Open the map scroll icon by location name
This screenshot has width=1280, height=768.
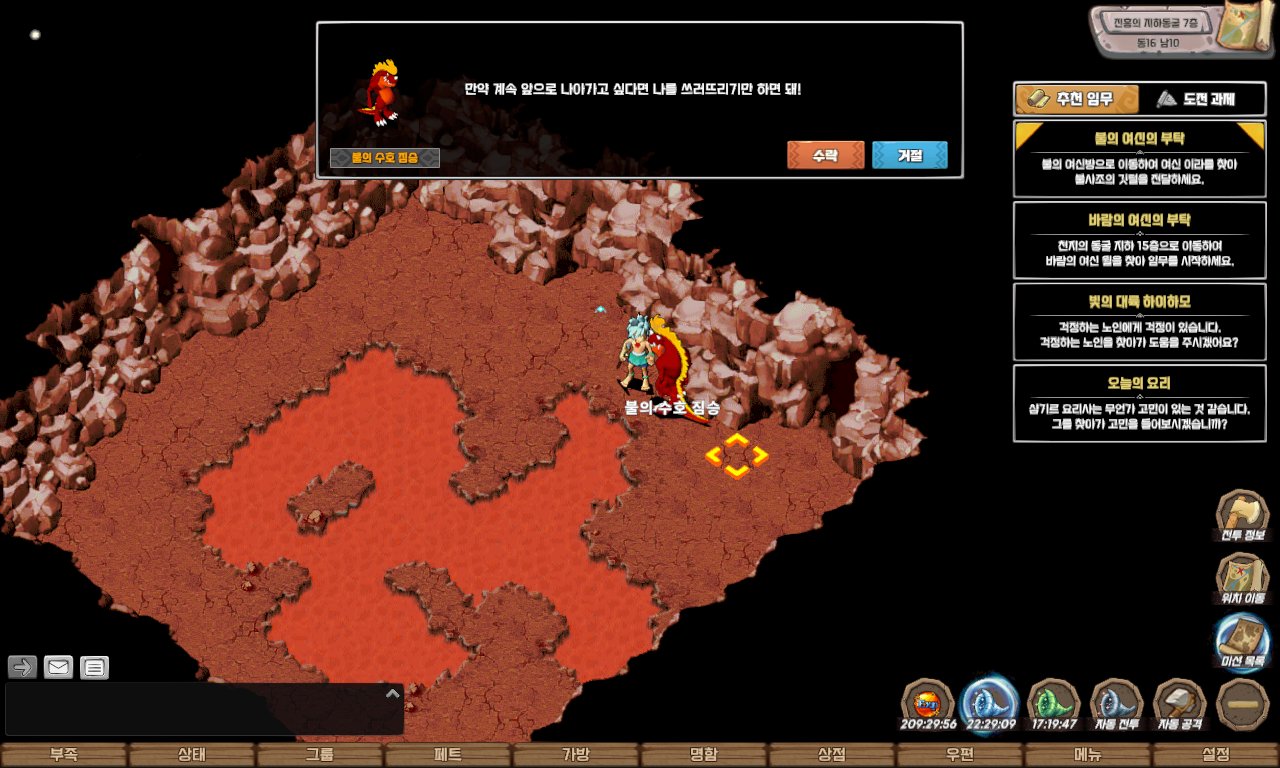click(1250, 30)
